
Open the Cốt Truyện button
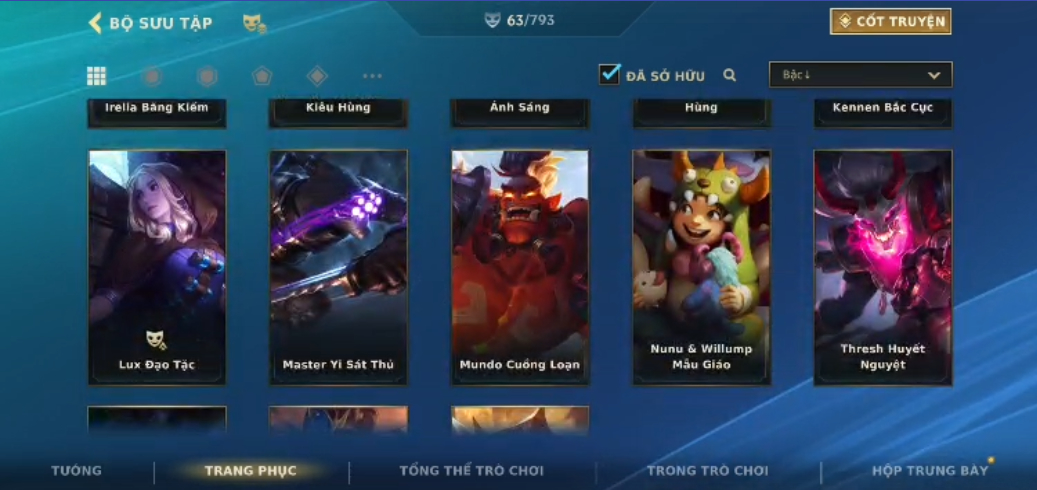tap(890, 21)
